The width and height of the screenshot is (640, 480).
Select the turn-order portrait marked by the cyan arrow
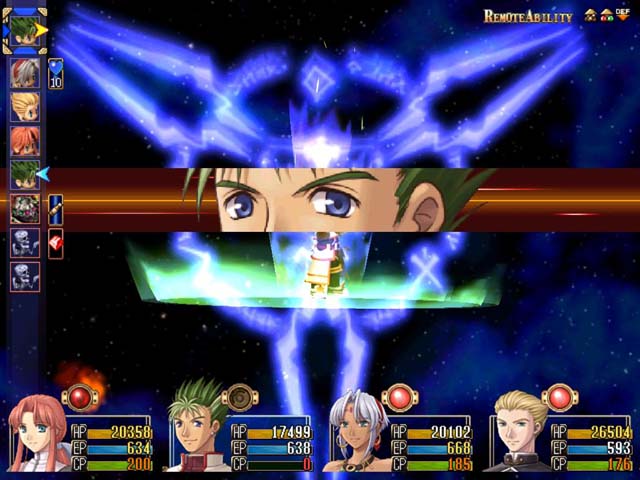tap(25, 175)
